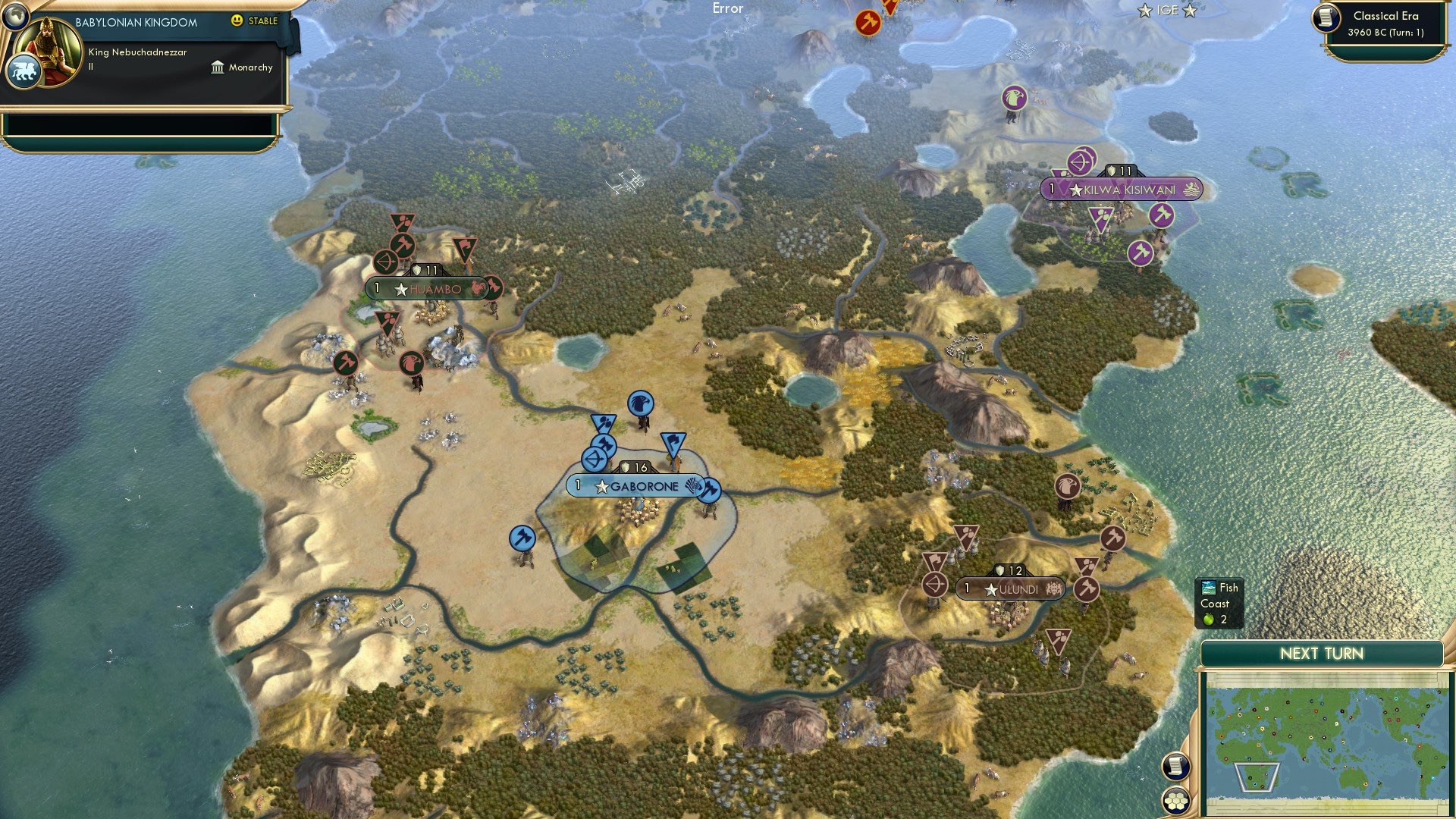The width and height of the screenshot is (1456, 819).
Task: Select the blue axe unit southwest of Gaborone
Action: tap(522, 537)
